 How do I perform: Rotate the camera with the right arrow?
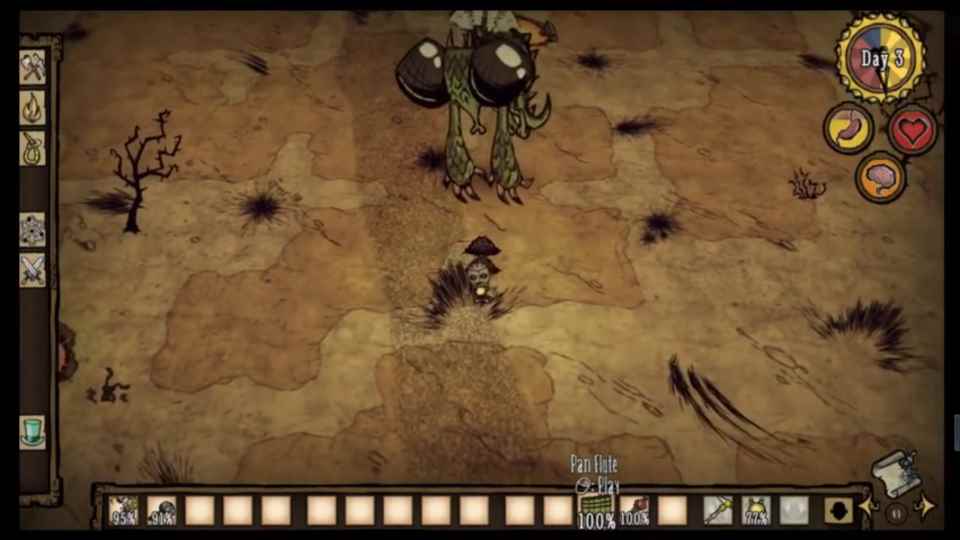tap(925, 506)
